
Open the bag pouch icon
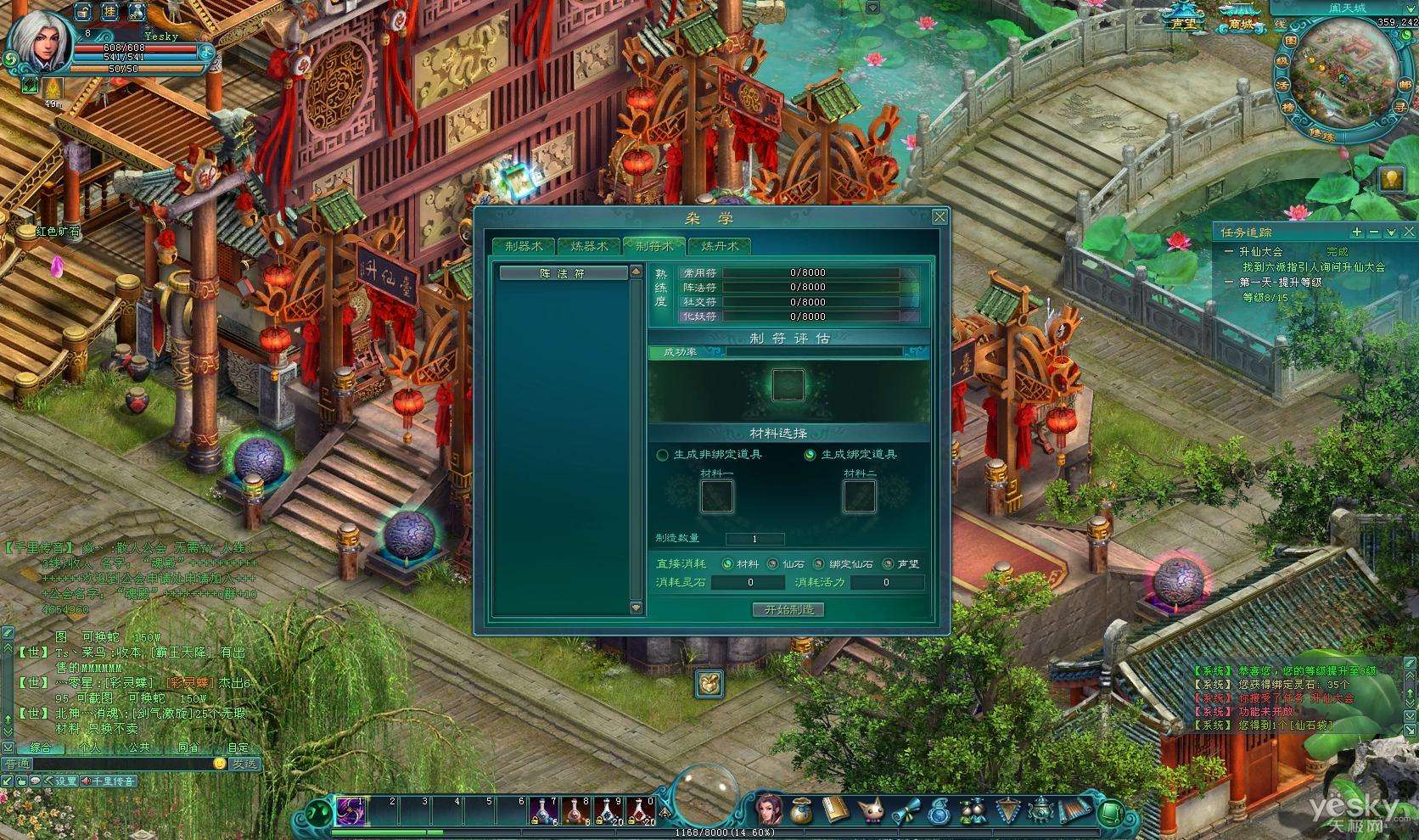pyautogui.click(x=799, y=811)
